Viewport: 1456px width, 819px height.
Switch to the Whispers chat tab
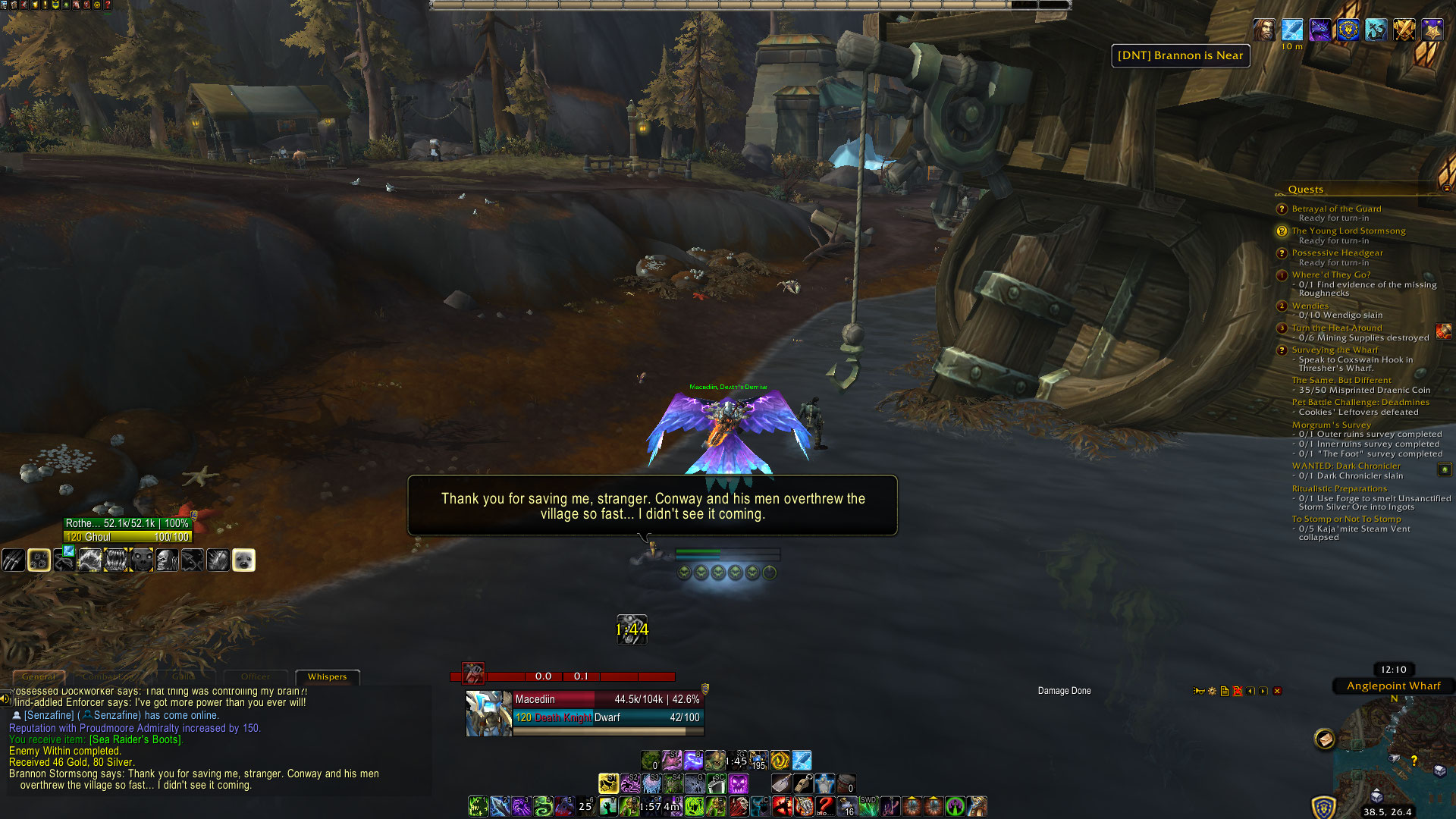tap(327, 676)
